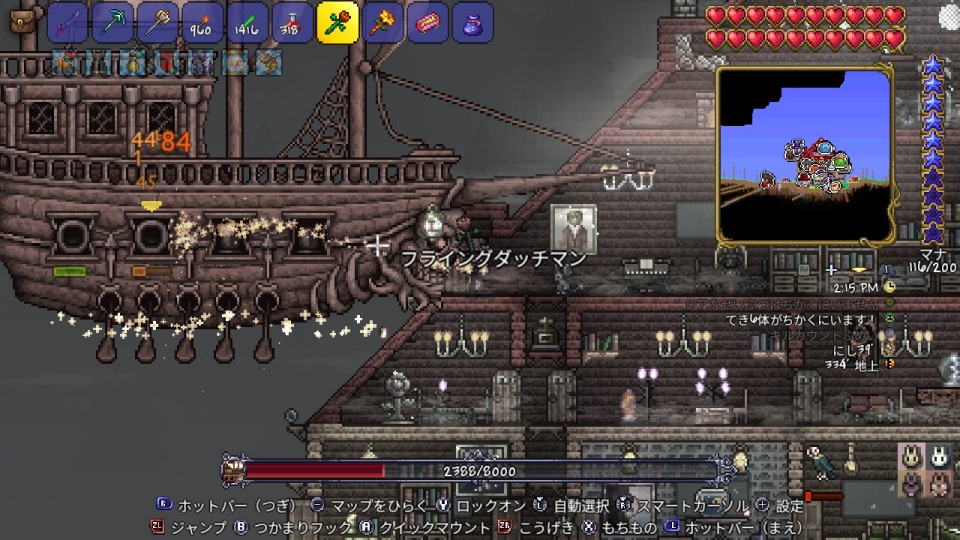Select the purple flask hotbar slot
This screenshot has width=960, height=540.
point(473,22)
